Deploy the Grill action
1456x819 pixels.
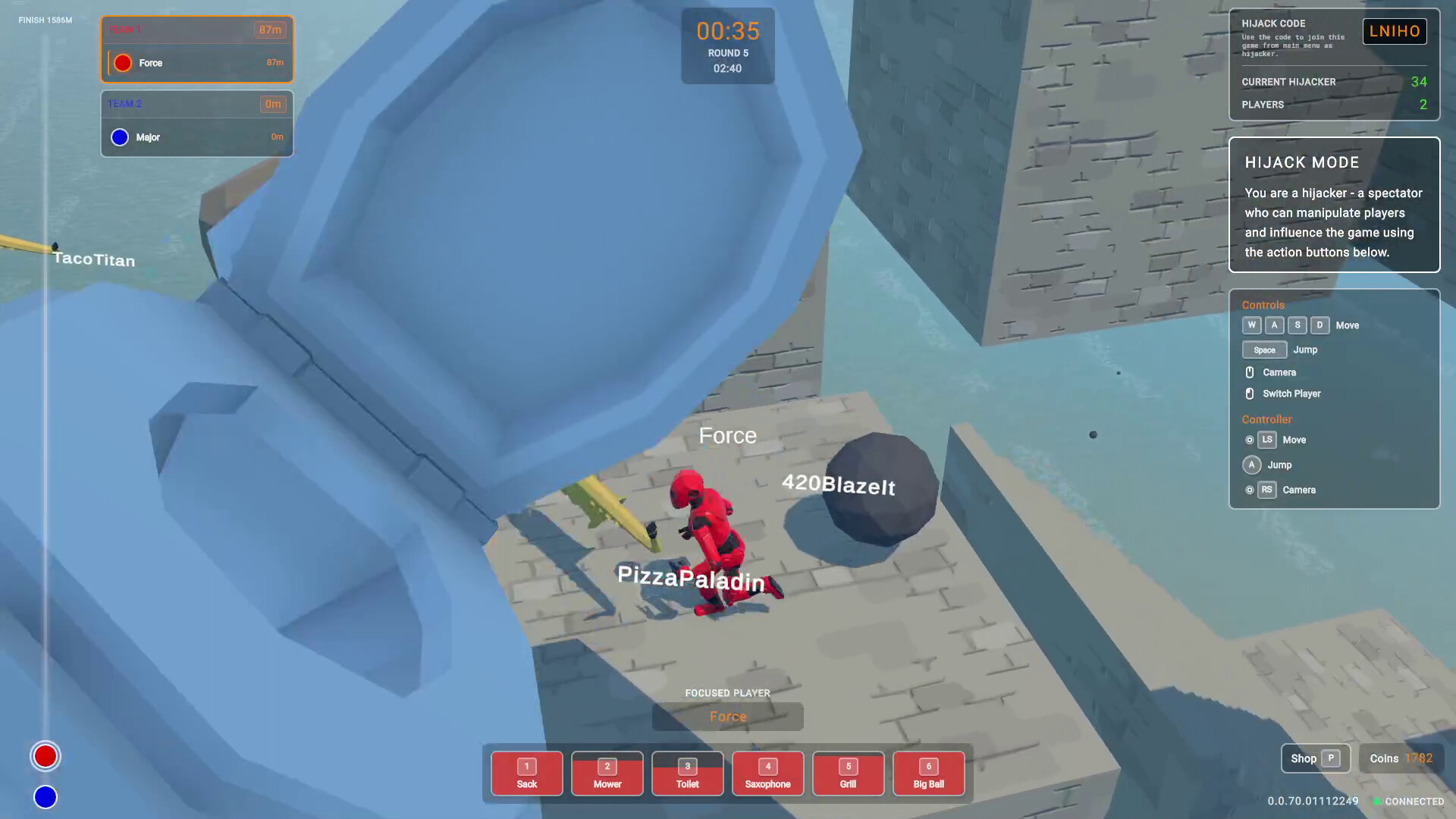[848, 773]
